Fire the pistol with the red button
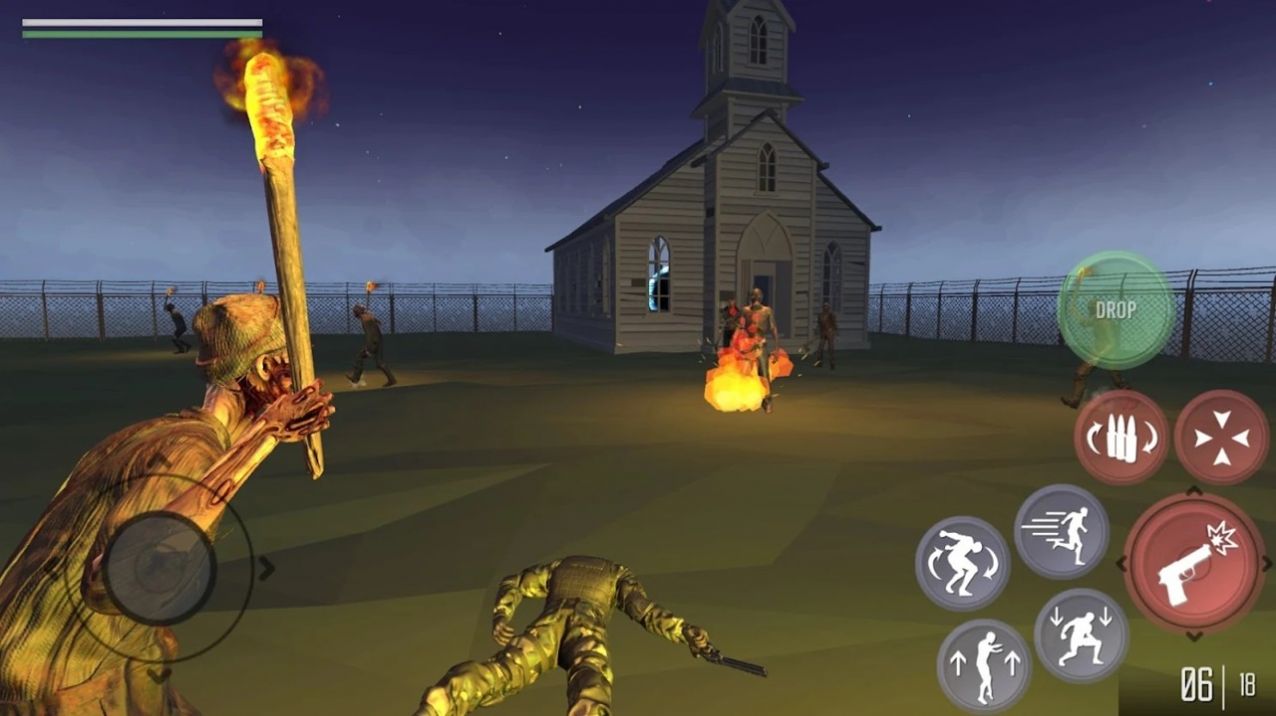This screenshot has width=1276, height=716. tap(1194, 561)
